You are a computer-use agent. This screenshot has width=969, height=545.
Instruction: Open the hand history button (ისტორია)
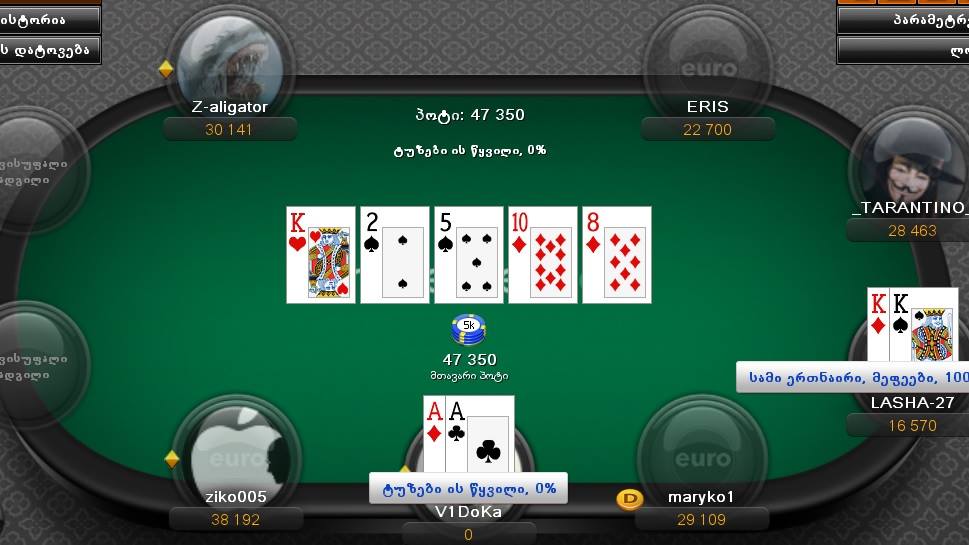[48, 19]
